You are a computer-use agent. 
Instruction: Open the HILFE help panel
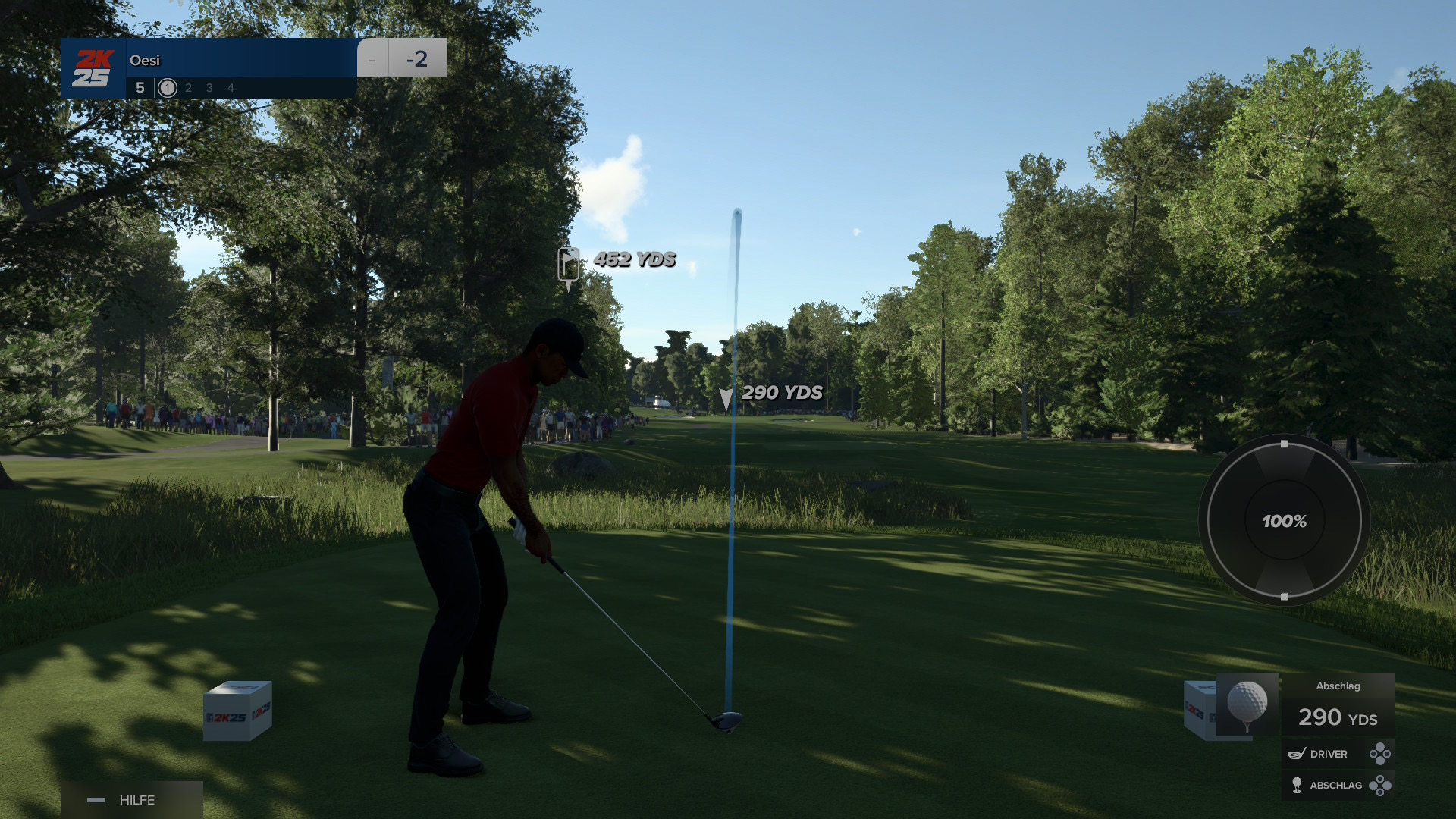pos(131,800)
